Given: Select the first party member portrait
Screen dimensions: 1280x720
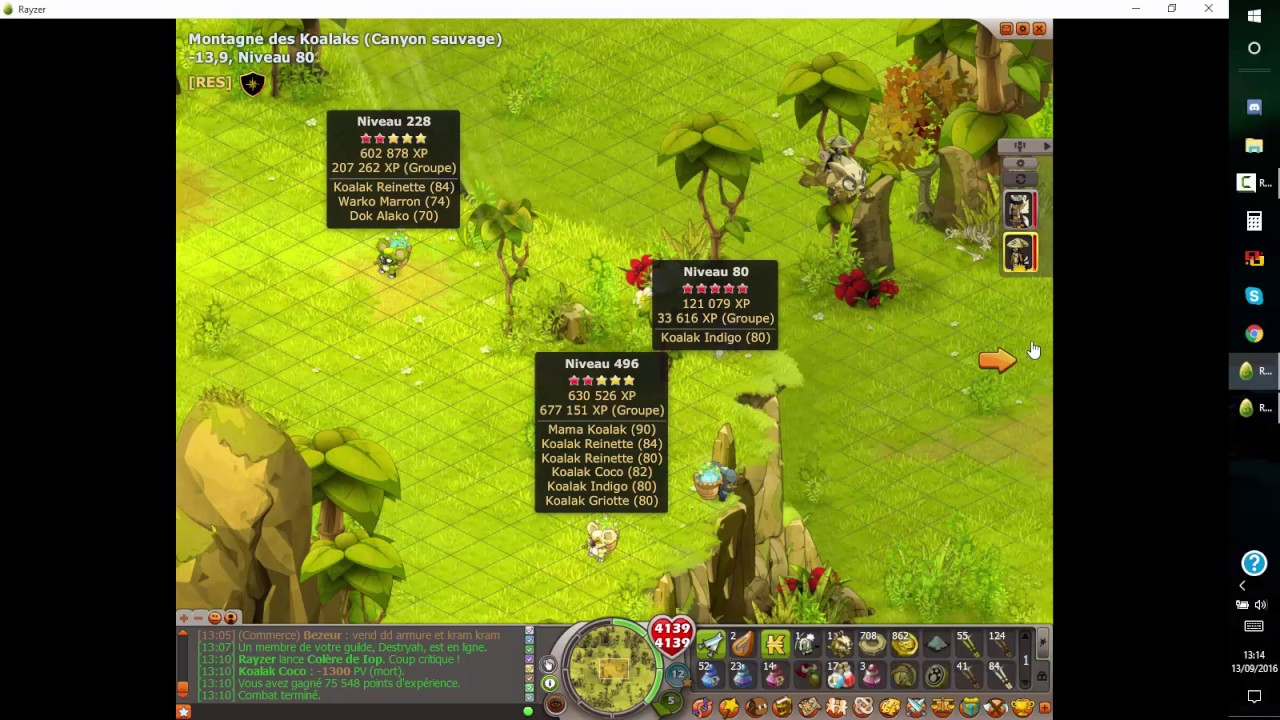Looking at the screenshot, I should click(x=1020, y=210).
